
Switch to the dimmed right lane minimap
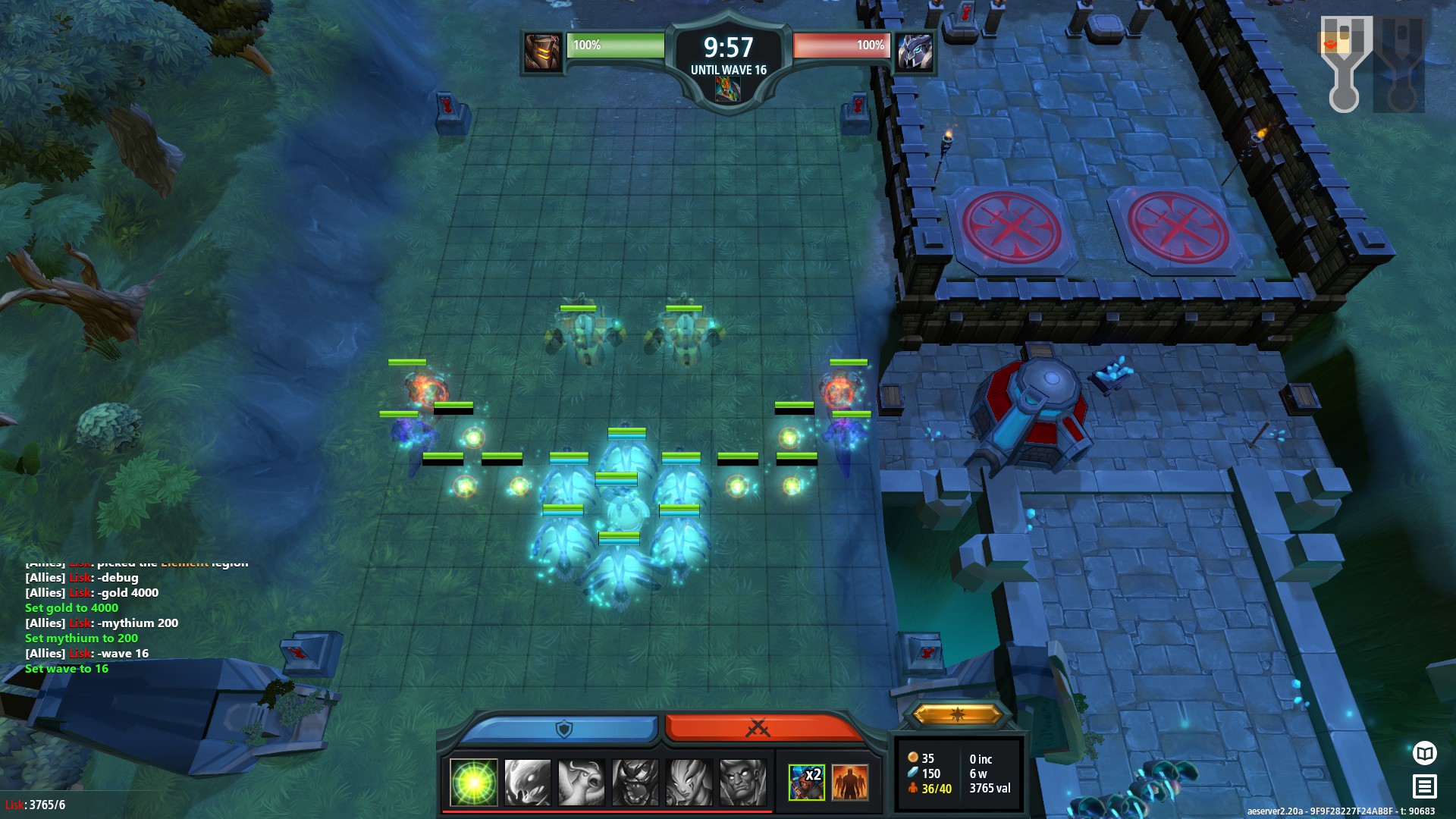(x=1401, y=64)
